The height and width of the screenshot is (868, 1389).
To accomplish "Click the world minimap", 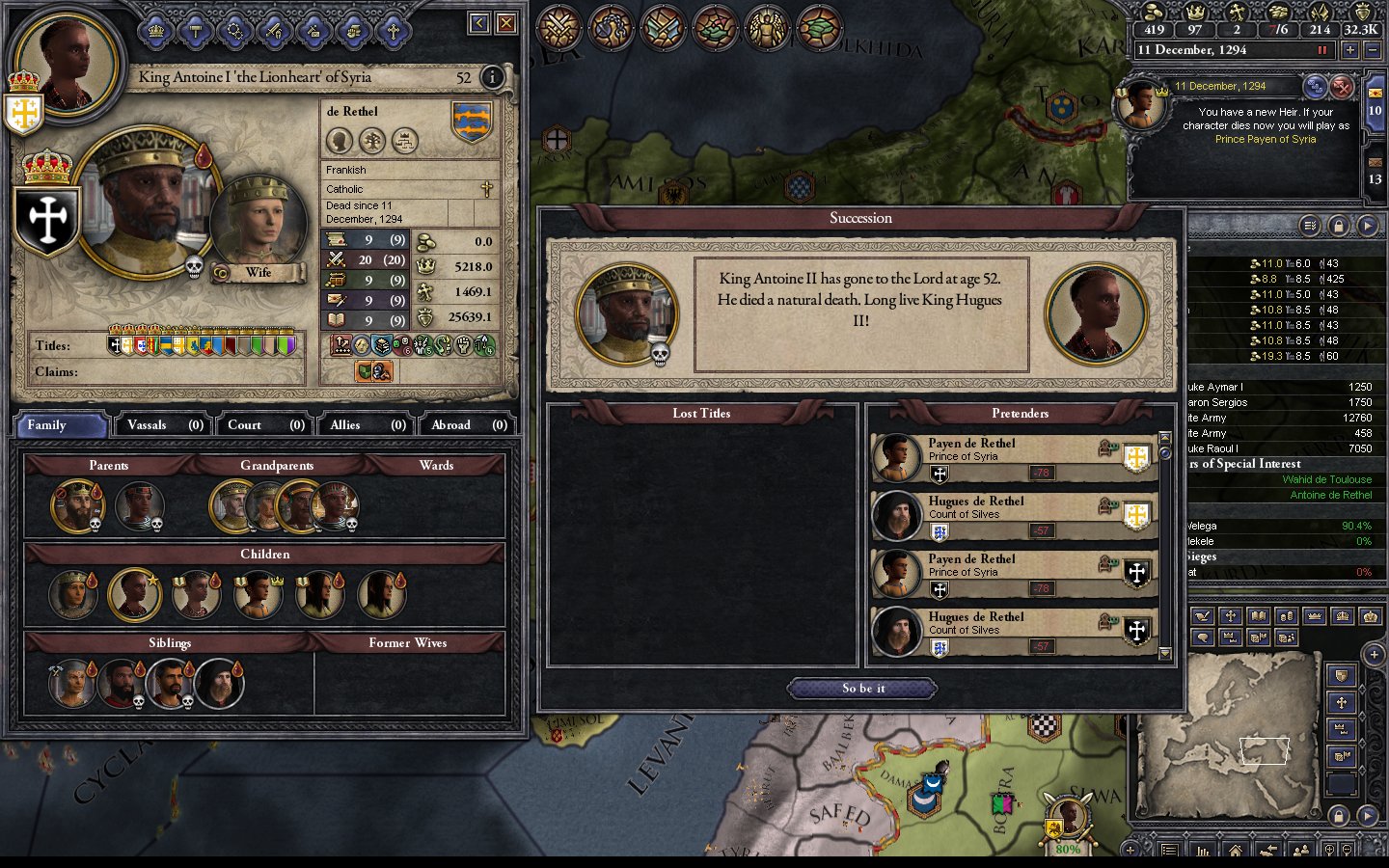I will 1232,721.
